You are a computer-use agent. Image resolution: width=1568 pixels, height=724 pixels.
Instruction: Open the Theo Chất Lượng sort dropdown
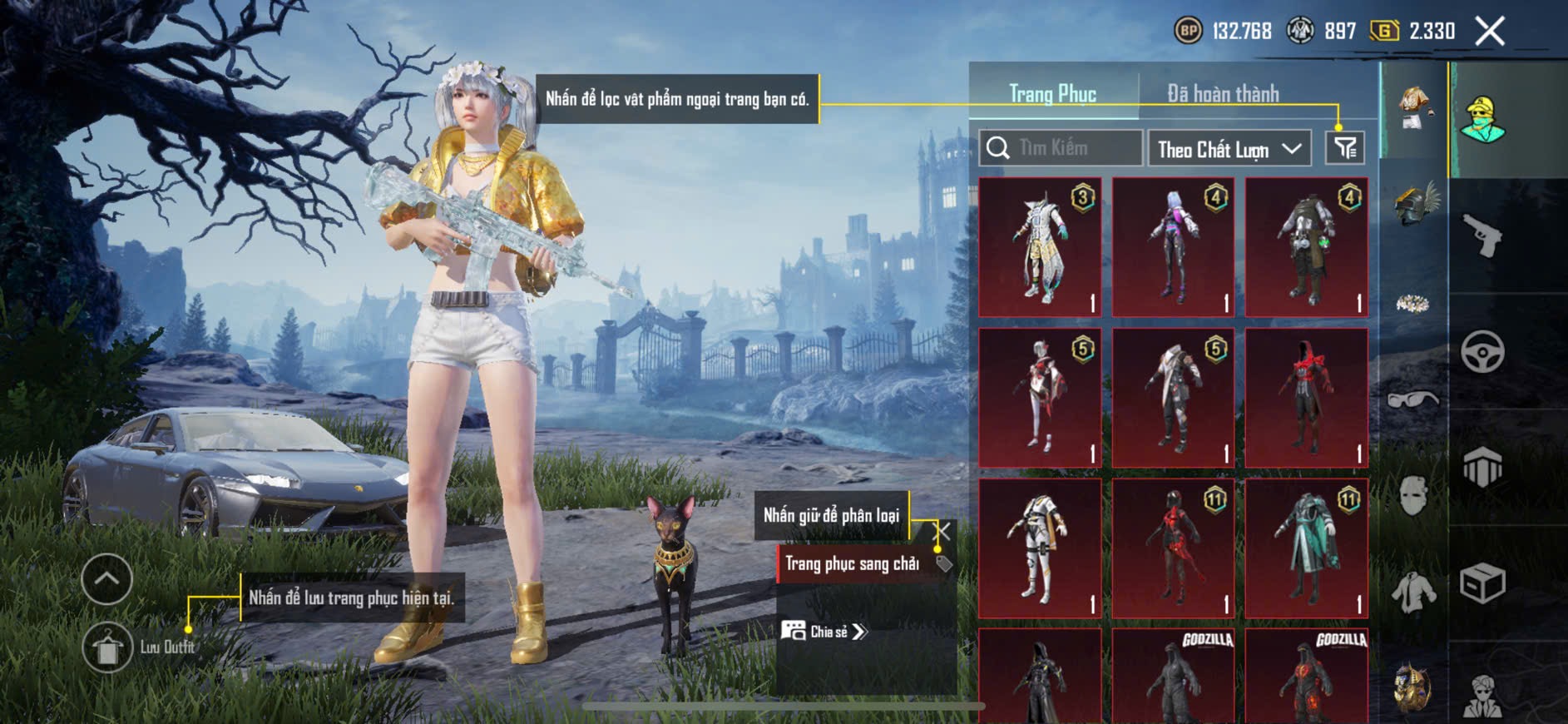[x=1229, y=149]
